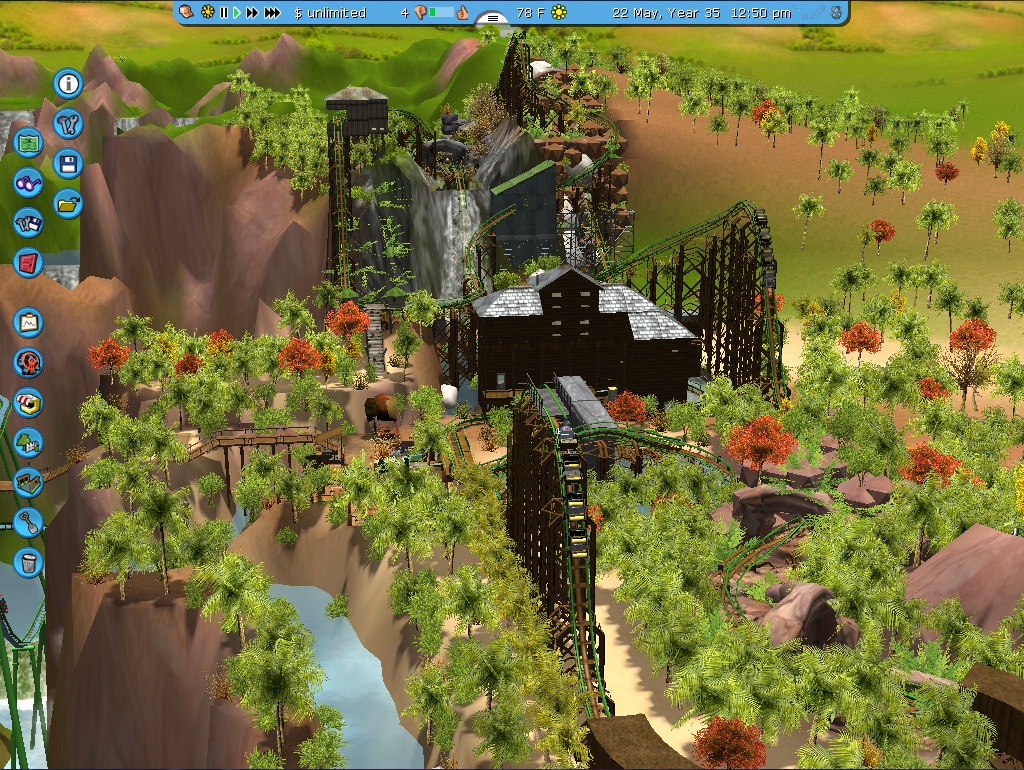Activate the trash can delete tool
The image size is (1024, 770).
point(28,561)
